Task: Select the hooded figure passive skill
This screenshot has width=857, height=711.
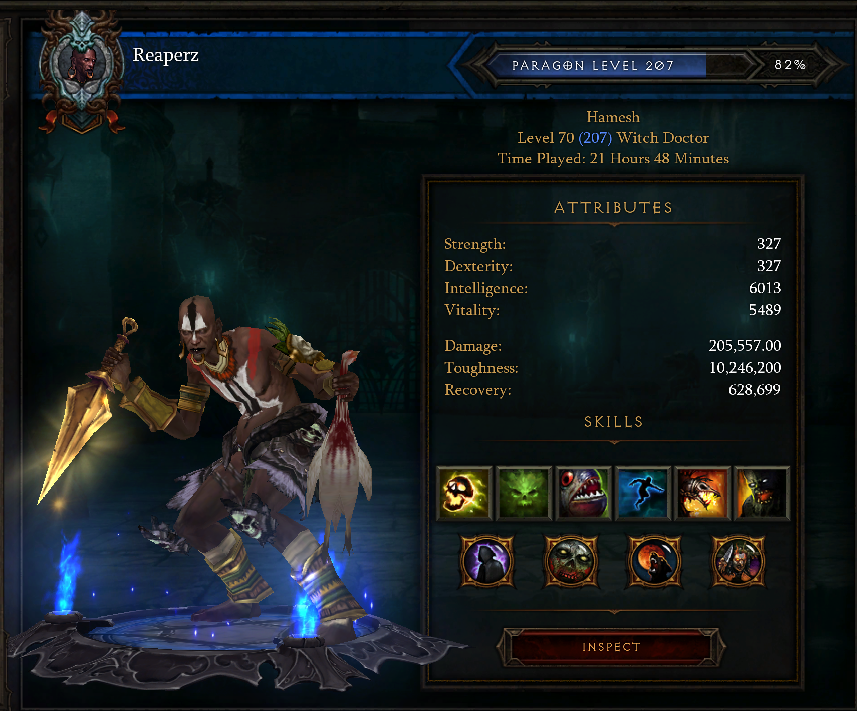Action: click(486, 561)
